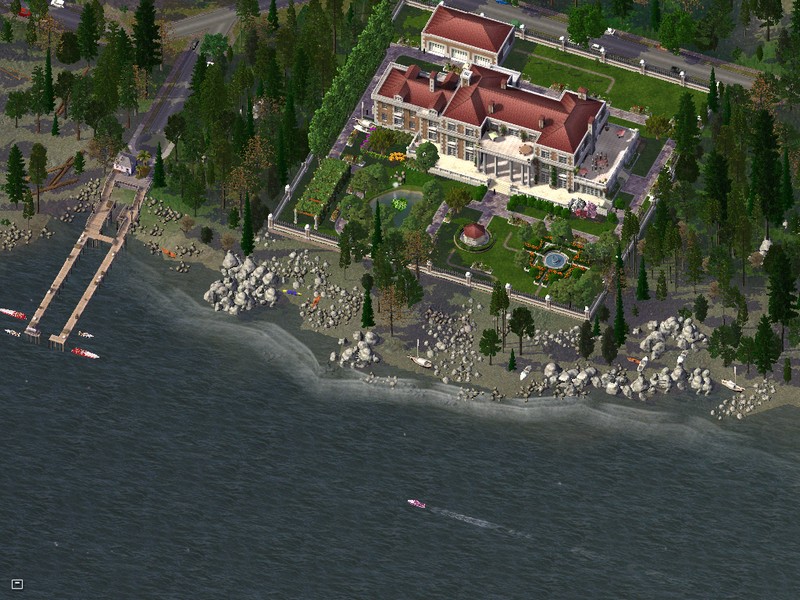
Task: Show the hidden interface with the small window icon
Action: point(17,584)
